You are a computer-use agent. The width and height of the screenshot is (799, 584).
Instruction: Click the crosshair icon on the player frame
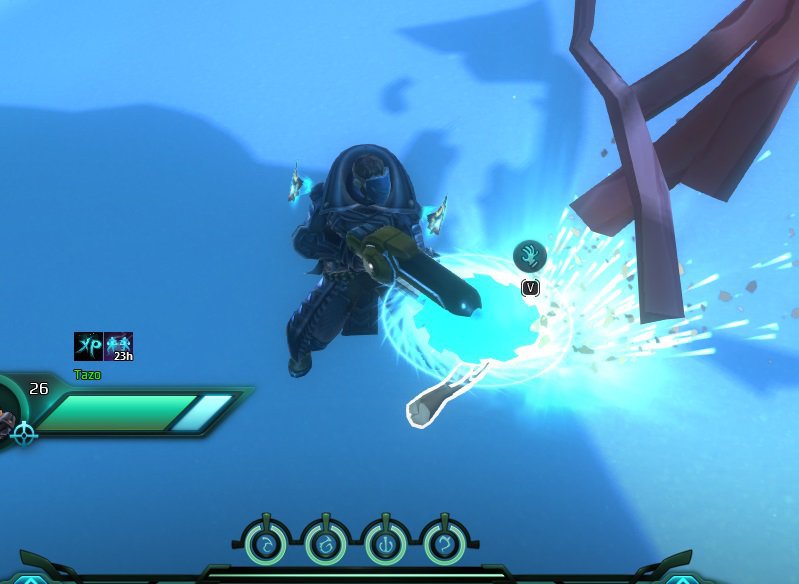pyautogui.click(x=24, y=433)
